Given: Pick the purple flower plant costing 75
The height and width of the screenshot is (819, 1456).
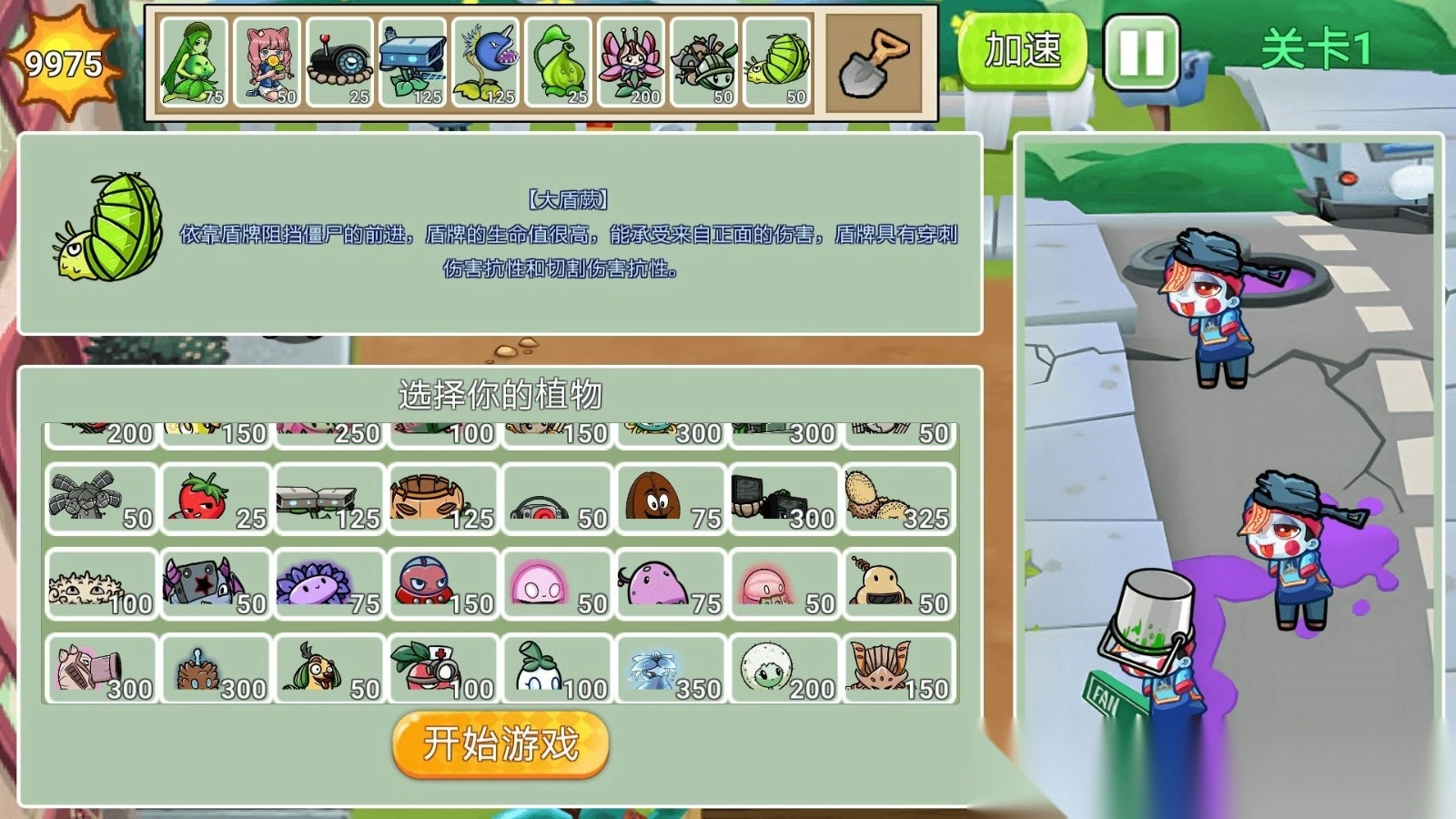Looking at the screenshot, I should tap(328, 582).
